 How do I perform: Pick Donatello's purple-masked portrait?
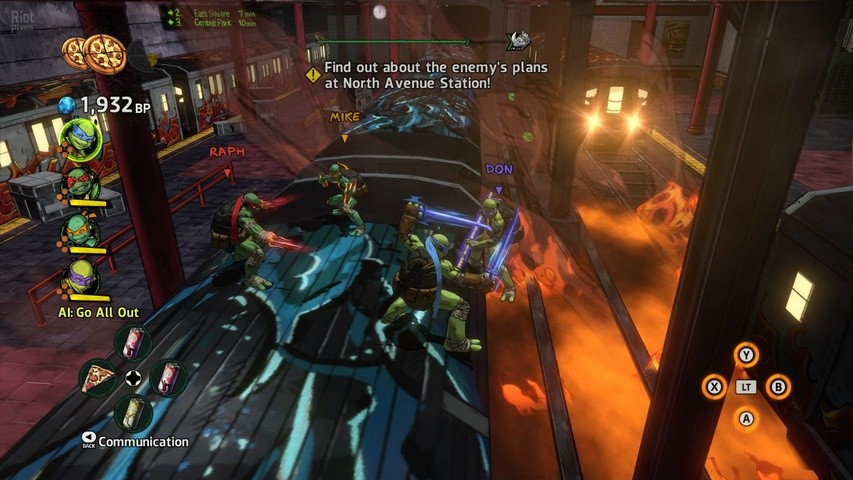click(79, 276)
